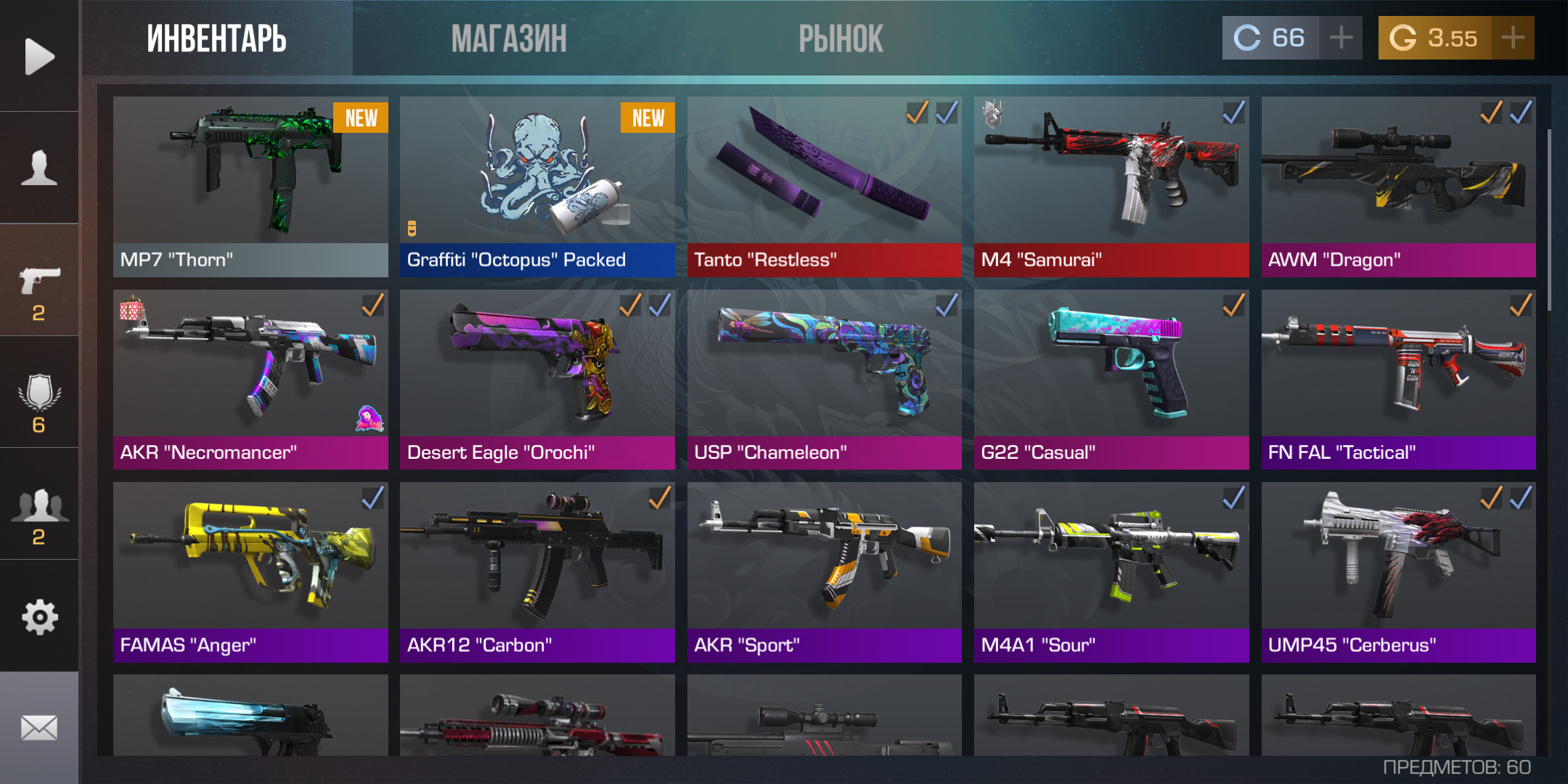Select the ИНВЕНТАРЬ tab

pos(216,38)
